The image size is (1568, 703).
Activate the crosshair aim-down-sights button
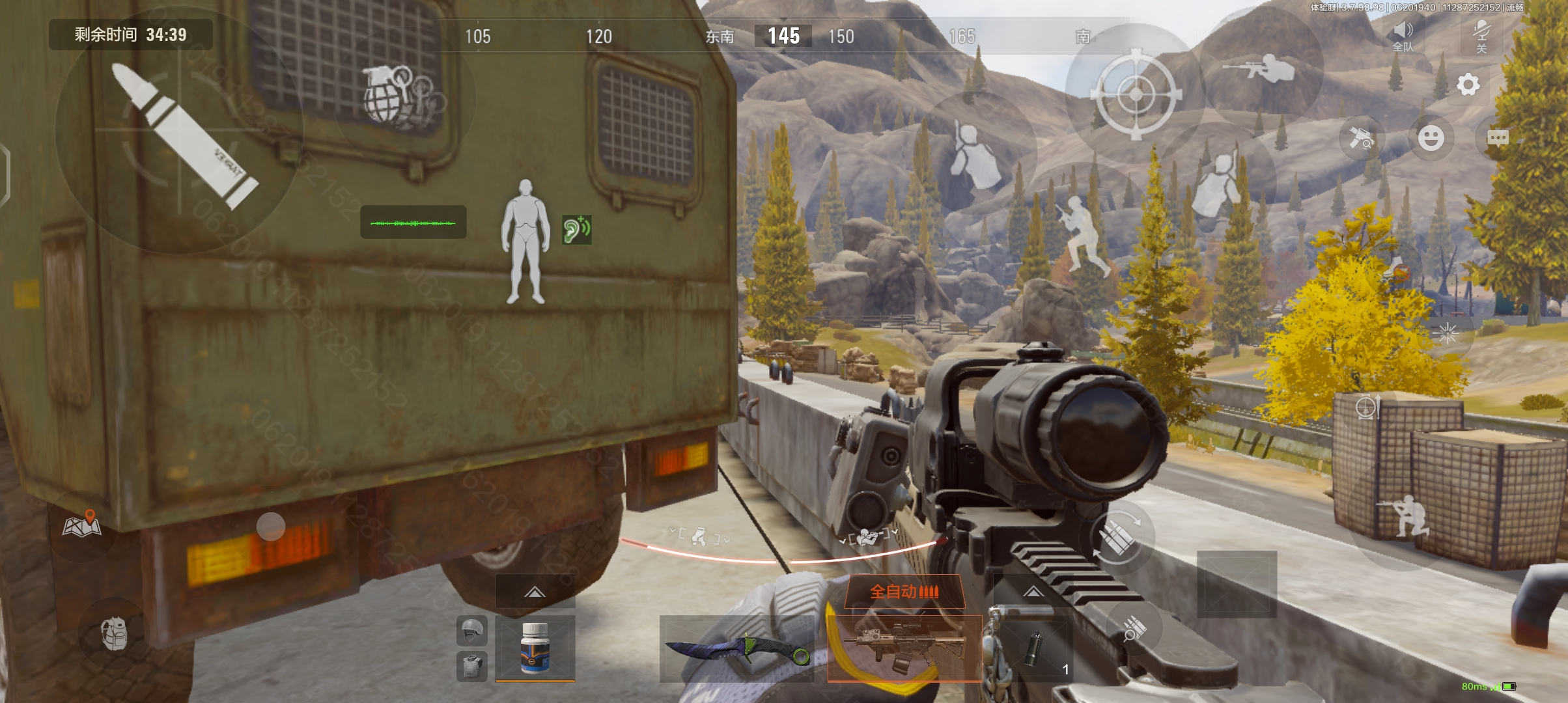point(1136,94)
